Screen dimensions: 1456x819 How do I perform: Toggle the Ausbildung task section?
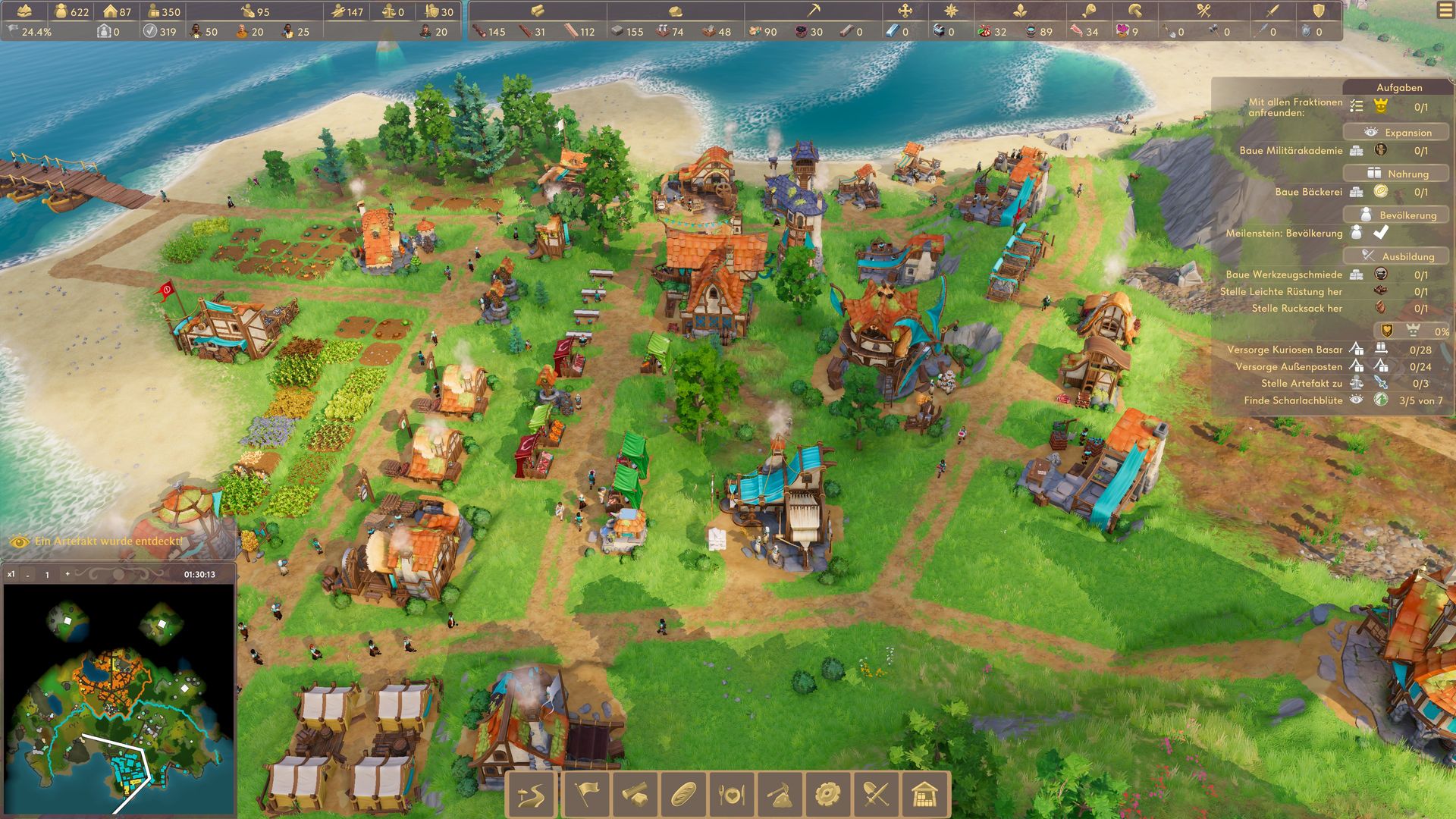point(1398,256)
